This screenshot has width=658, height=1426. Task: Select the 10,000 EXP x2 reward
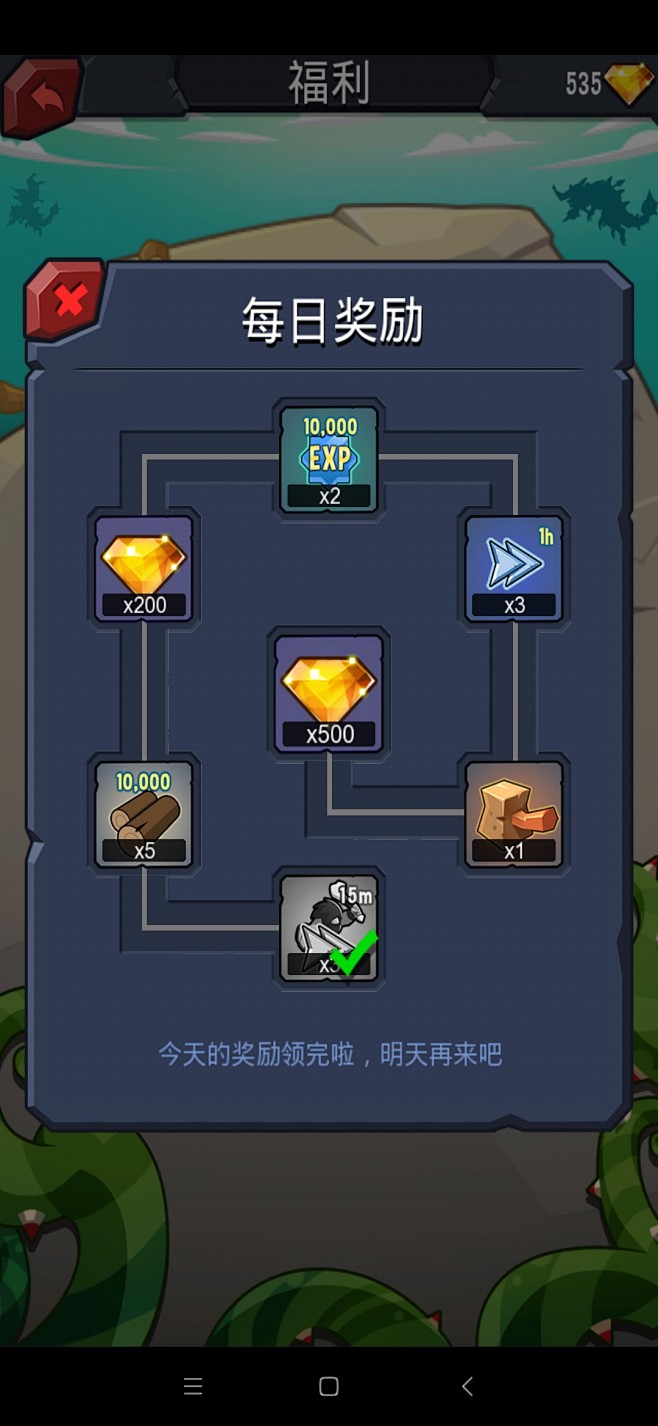point(329,460)
